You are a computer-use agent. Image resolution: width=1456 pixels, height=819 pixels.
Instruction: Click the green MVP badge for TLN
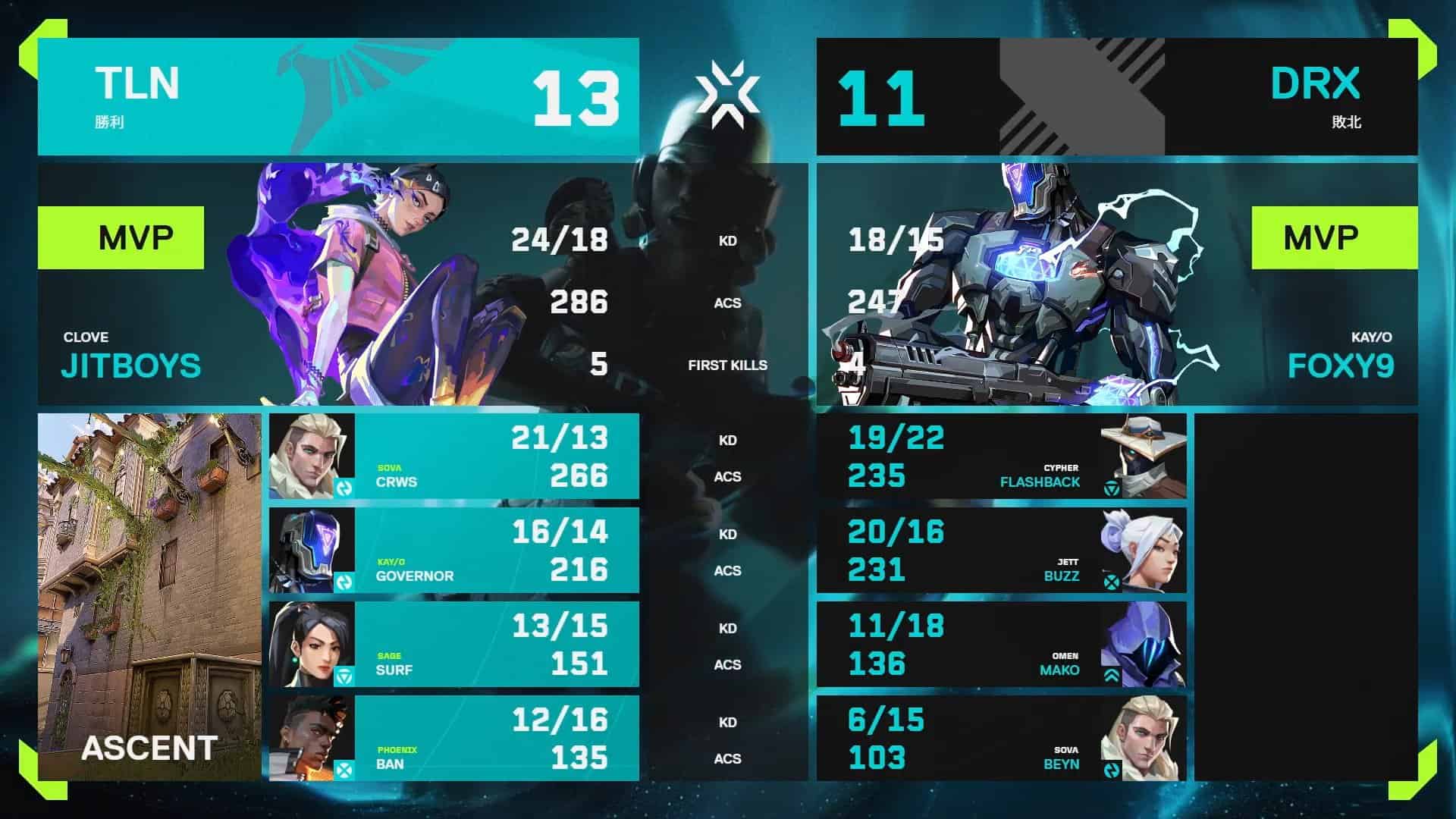[x=121, y=237]
